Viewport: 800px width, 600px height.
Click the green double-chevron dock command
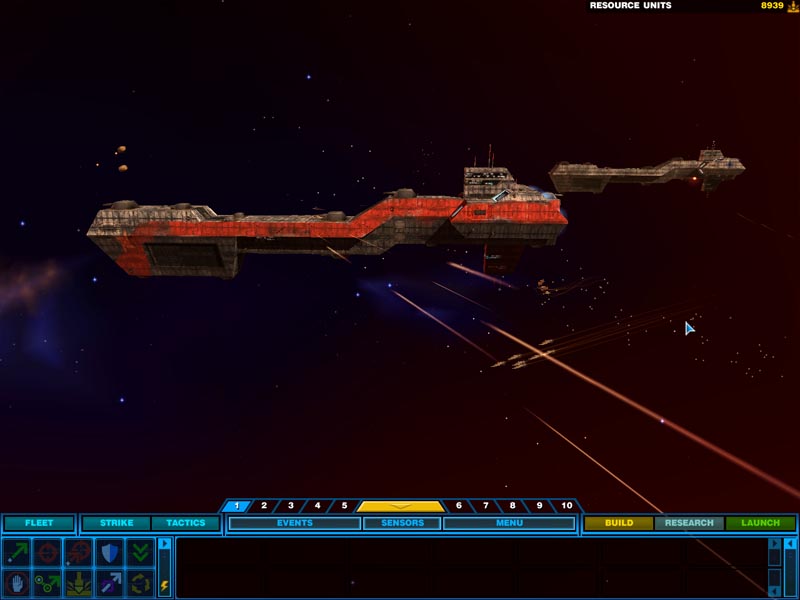(138, 552)
